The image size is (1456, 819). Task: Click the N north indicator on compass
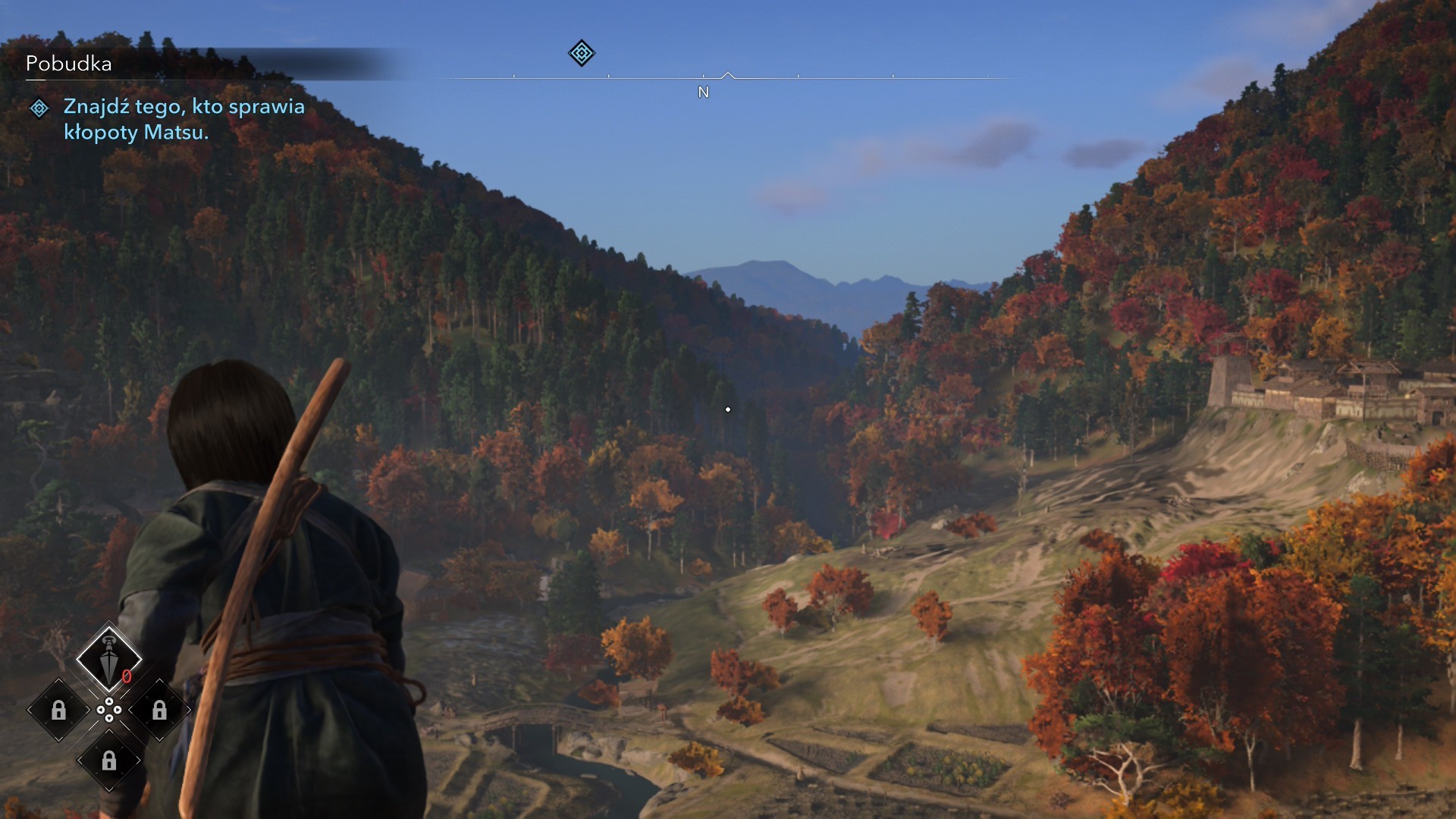703,93
